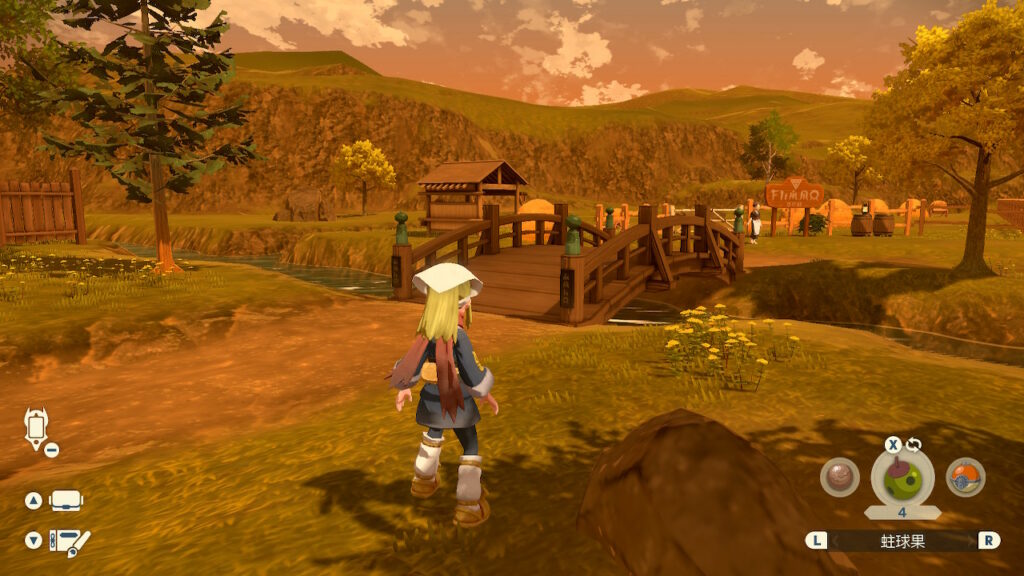
Task: Select the brown mud ball item slot
Action: (x=840, y=477)
